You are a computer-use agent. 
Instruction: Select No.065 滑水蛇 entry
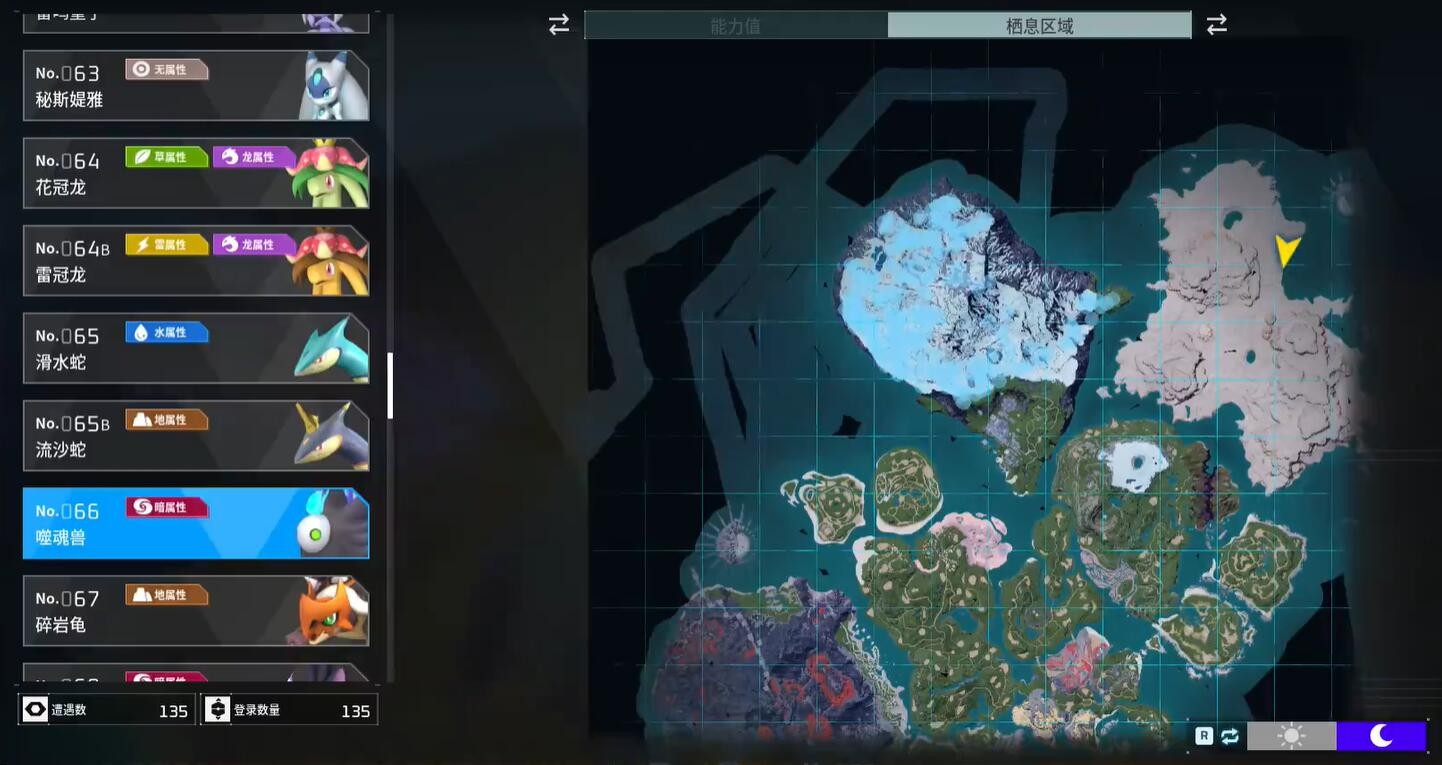[x=196, y=348]
